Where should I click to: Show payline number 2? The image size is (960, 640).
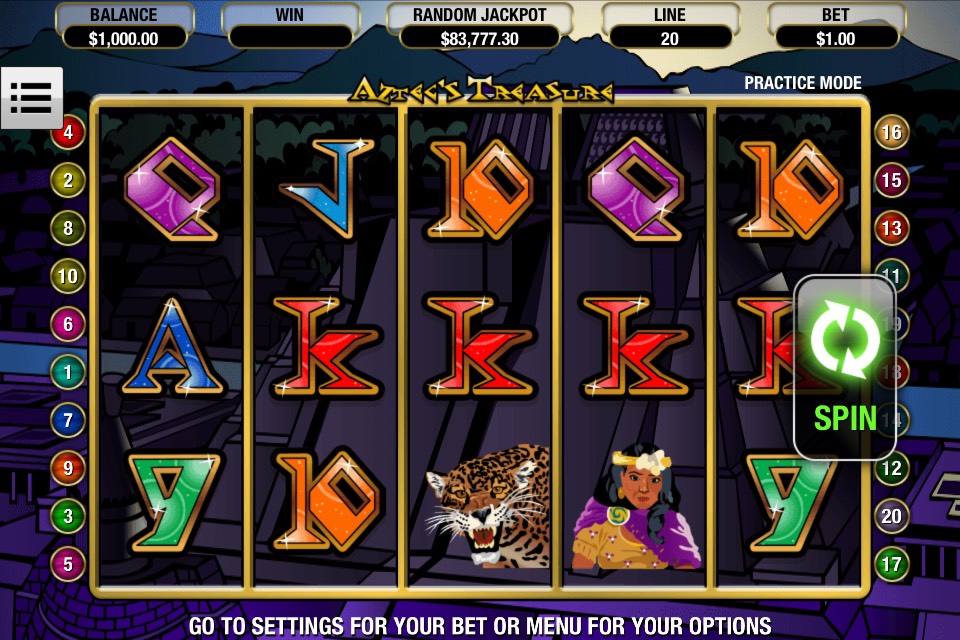coord(68,180)
